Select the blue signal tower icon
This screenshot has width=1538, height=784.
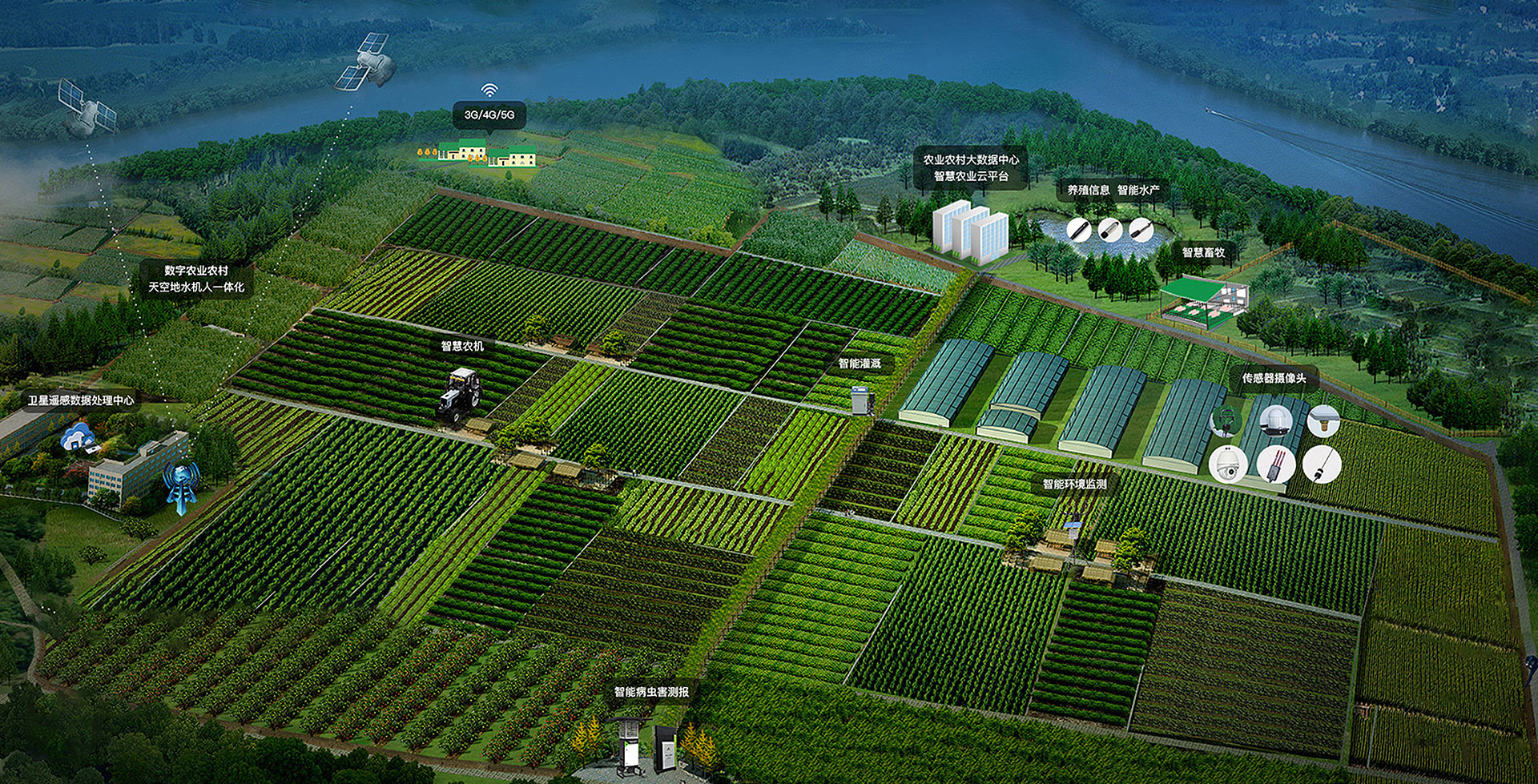(x=181, y=484)
